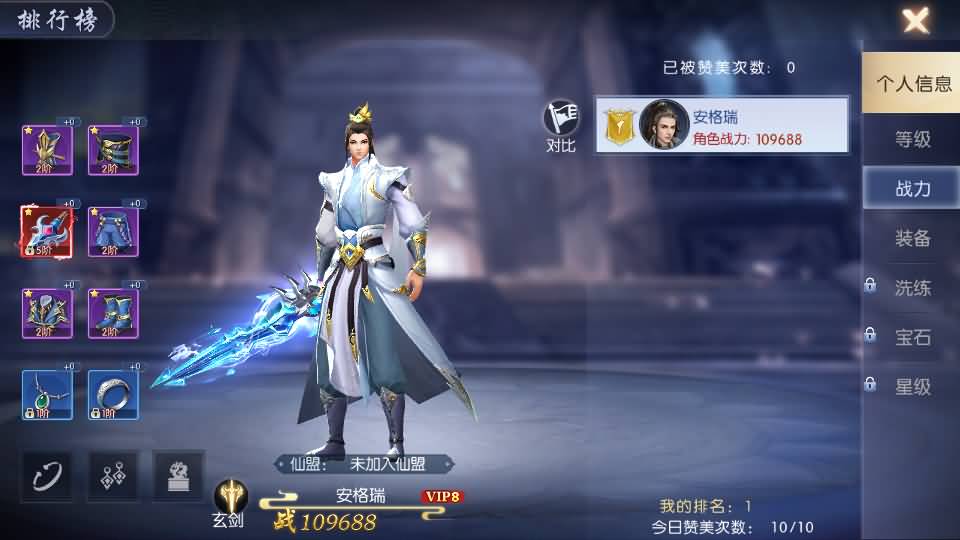
Task: Choose the locked 宝石 tab
Action: tap(912, 337)
